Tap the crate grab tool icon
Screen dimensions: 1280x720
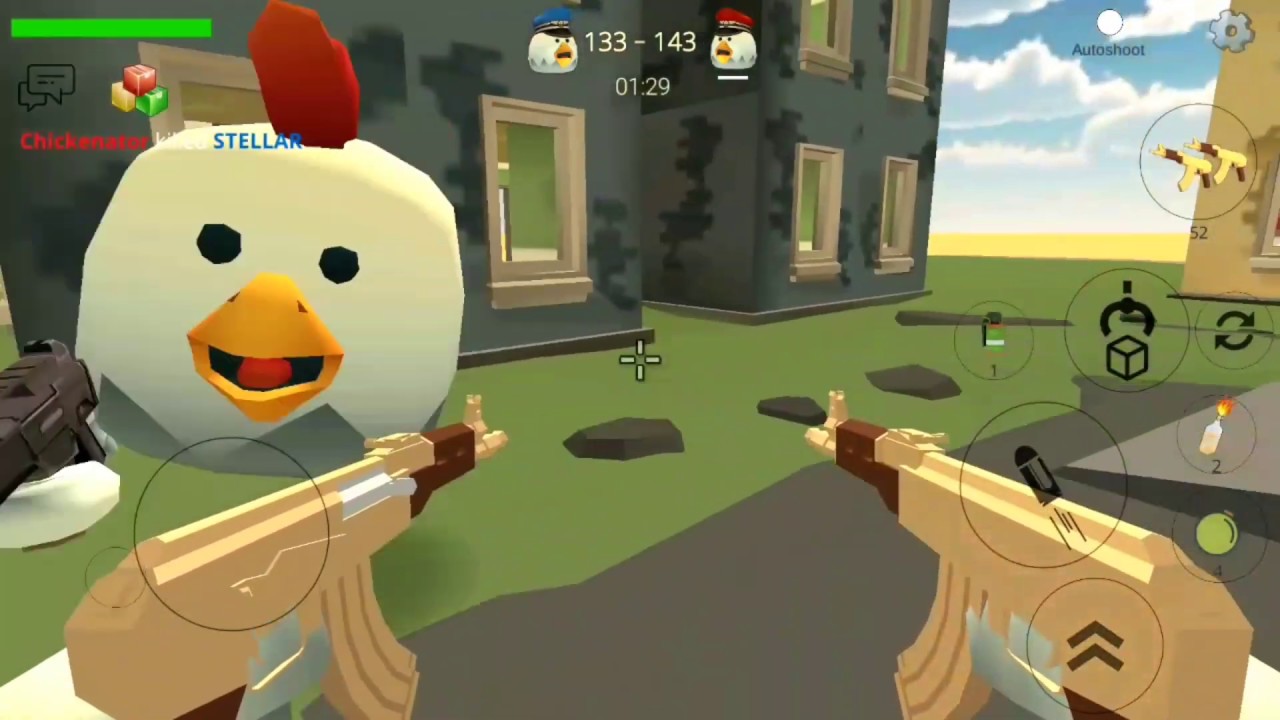(x=1128, y=330)
